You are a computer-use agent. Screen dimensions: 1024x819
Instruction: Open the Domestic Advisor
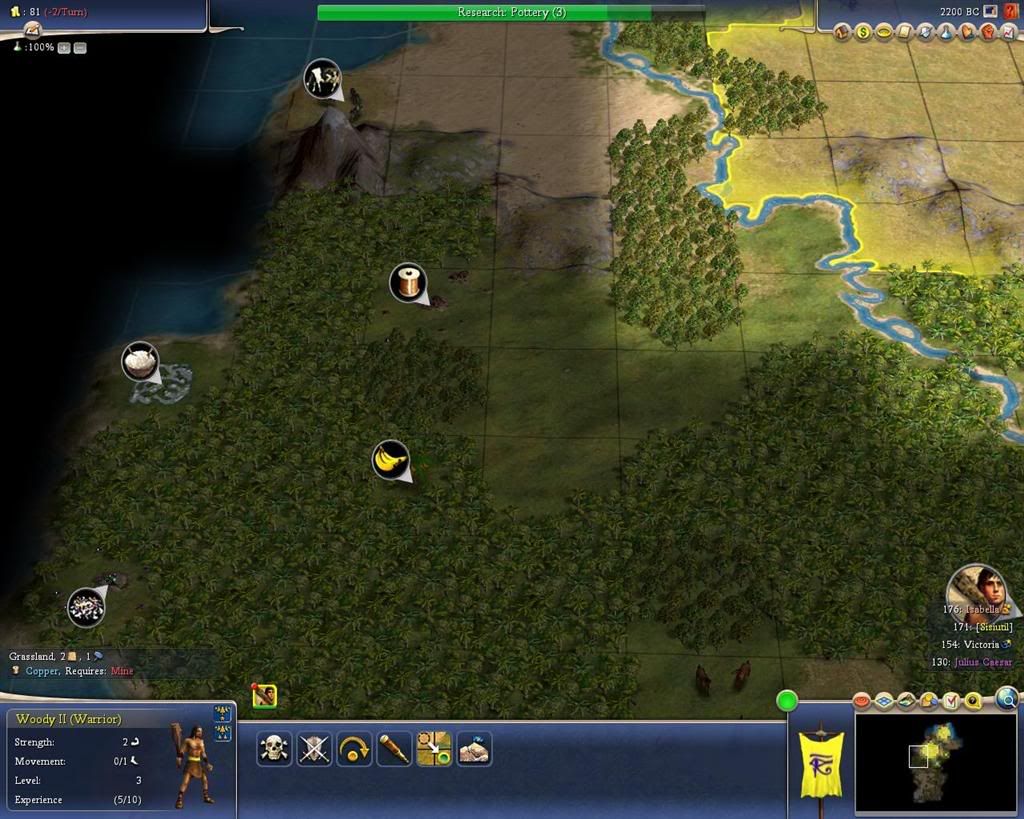841,32
